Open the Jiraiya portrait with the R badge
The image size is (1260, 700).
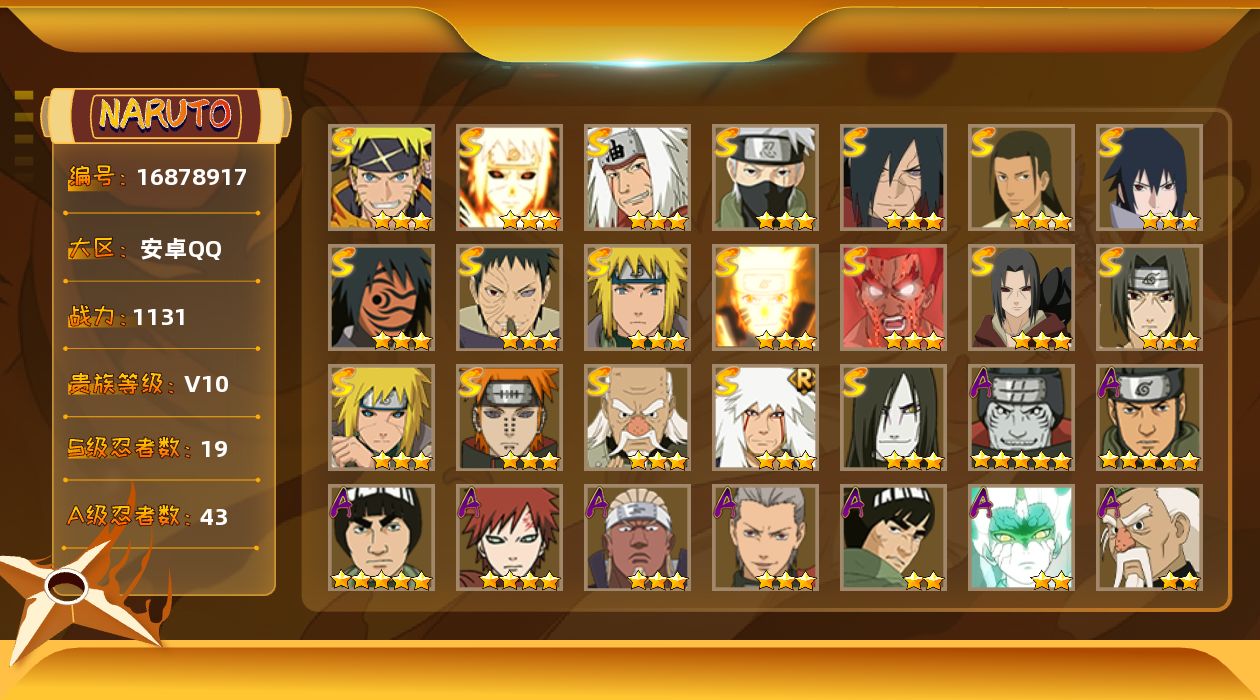point(765,417)
